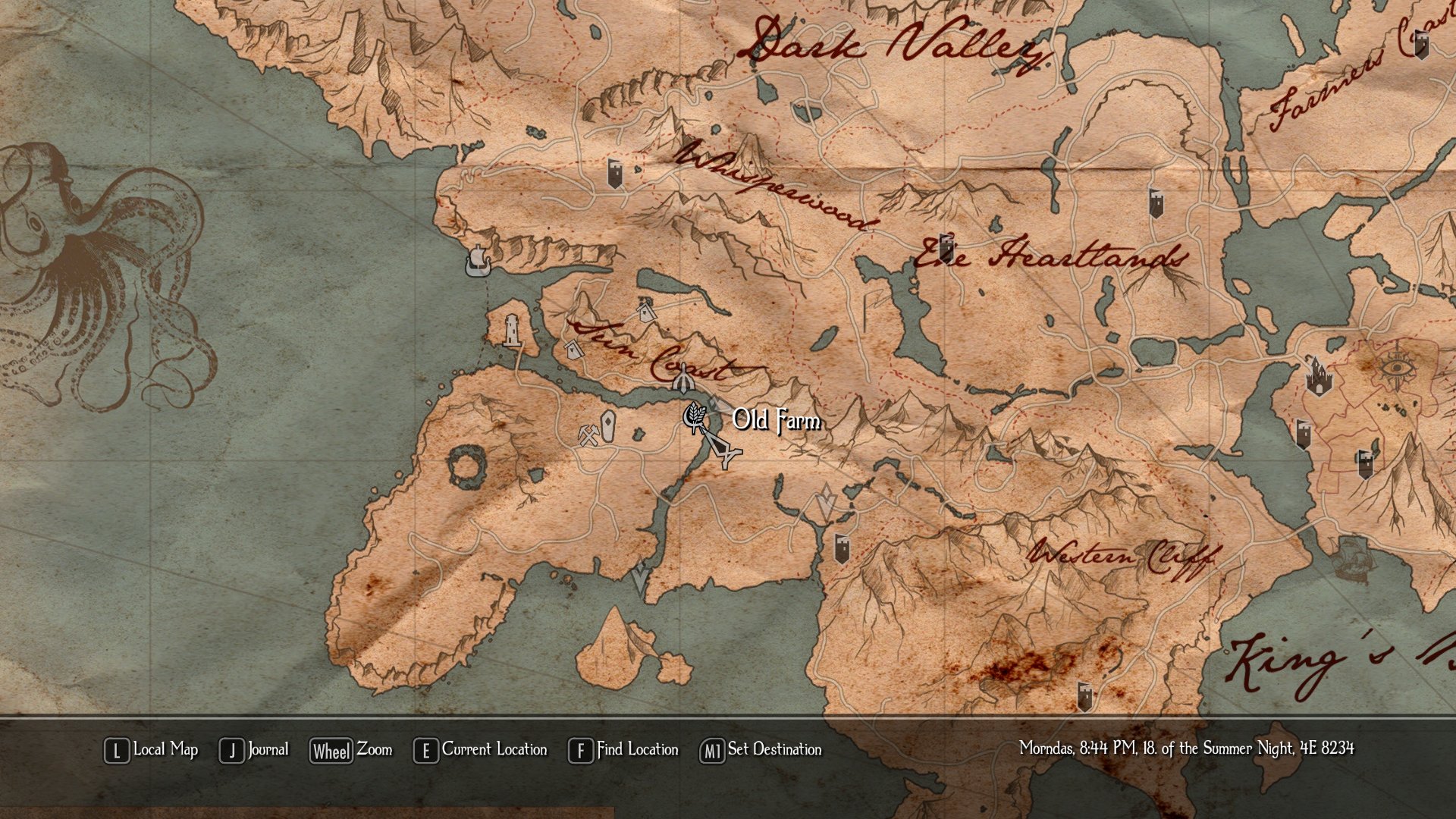
Task: Select the tower marker overlapping The Heartlands label
Action: point(946,247)
